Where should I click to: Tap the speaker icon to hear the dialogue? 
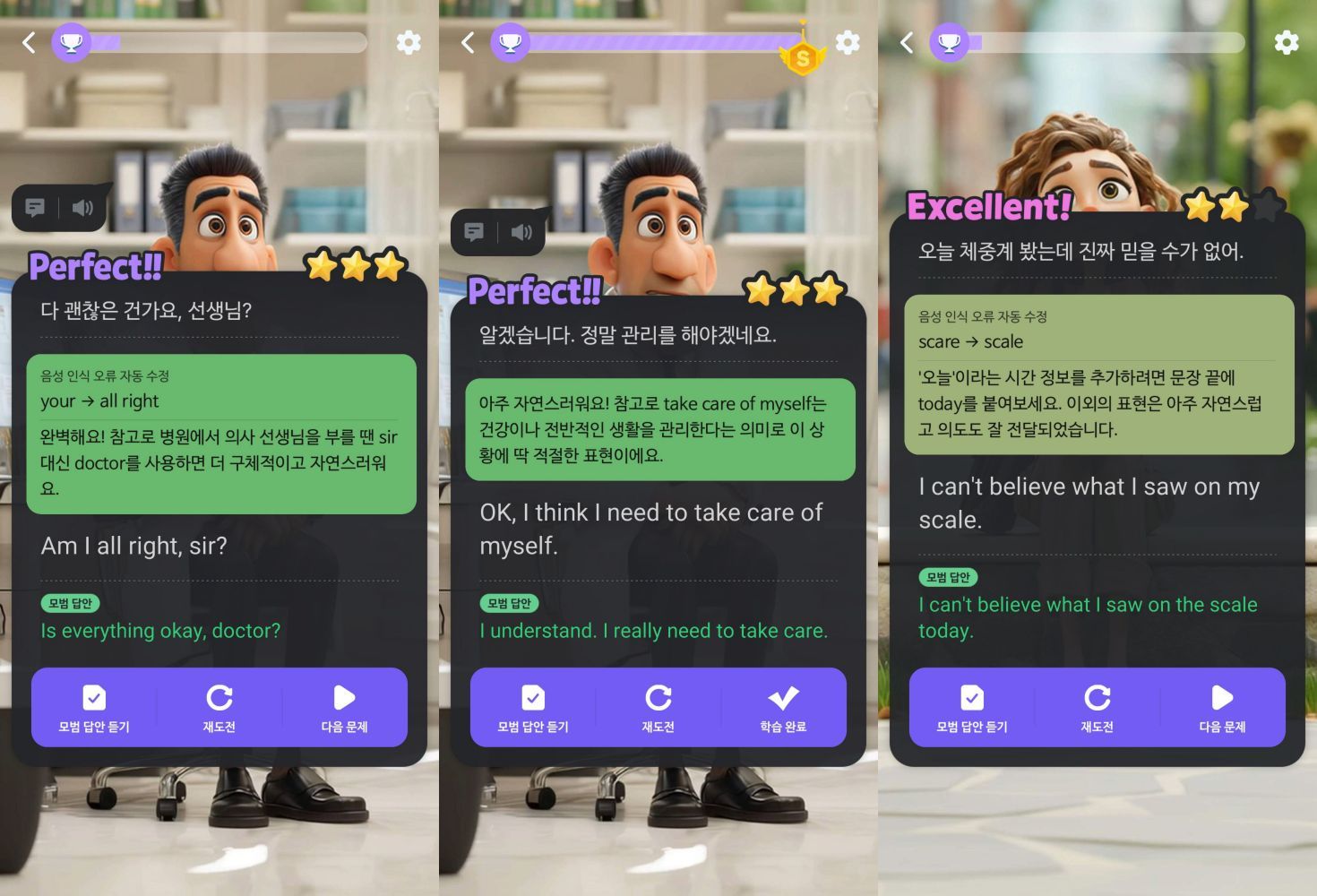(x=83, y=208)
